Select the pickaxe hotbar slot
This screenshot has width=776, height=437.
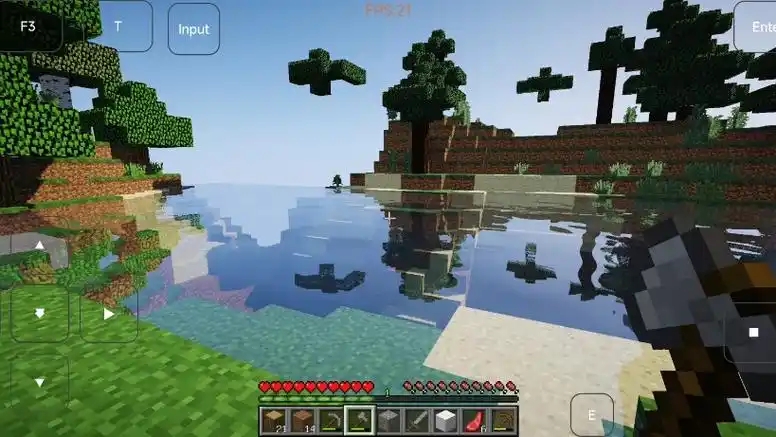(331, 420)
